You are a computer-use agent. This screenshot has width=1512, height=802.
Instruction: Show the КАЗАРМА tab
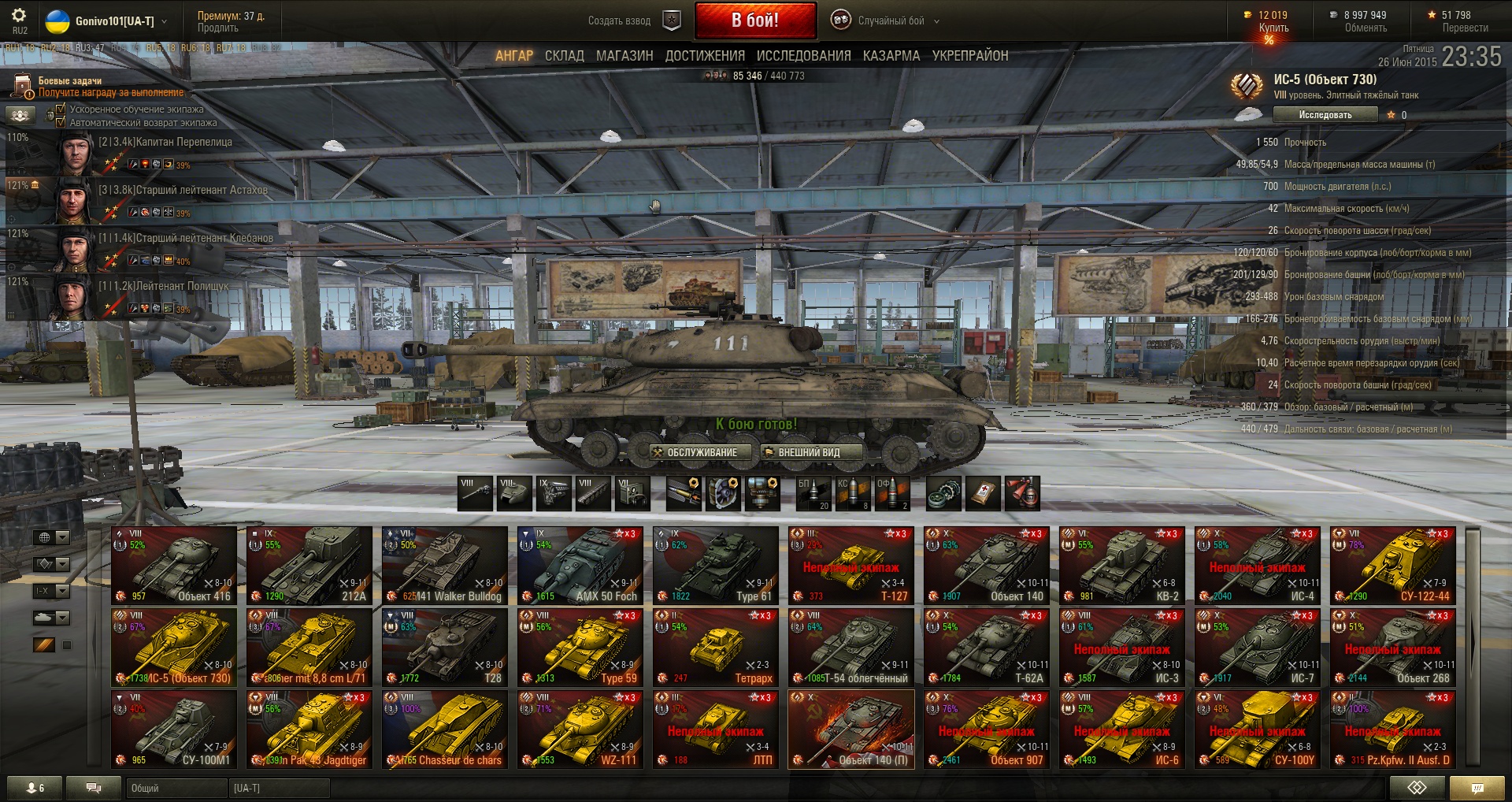(x=891, y=56)
